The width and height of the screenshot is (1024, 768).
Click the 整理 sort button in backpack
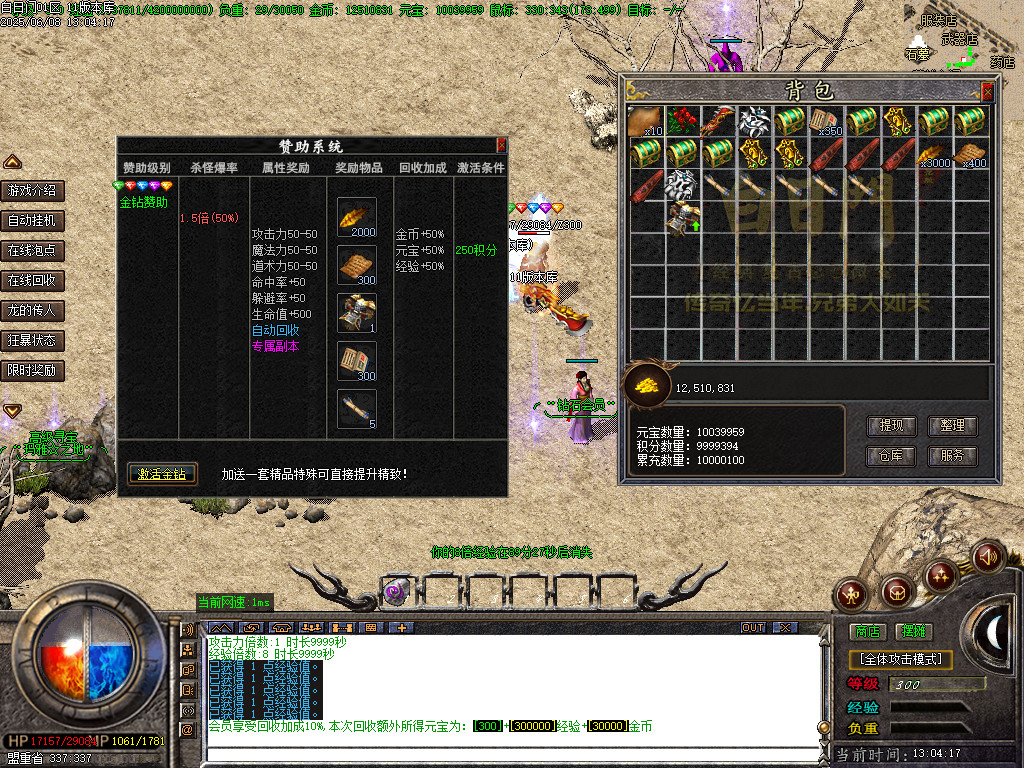952,425
